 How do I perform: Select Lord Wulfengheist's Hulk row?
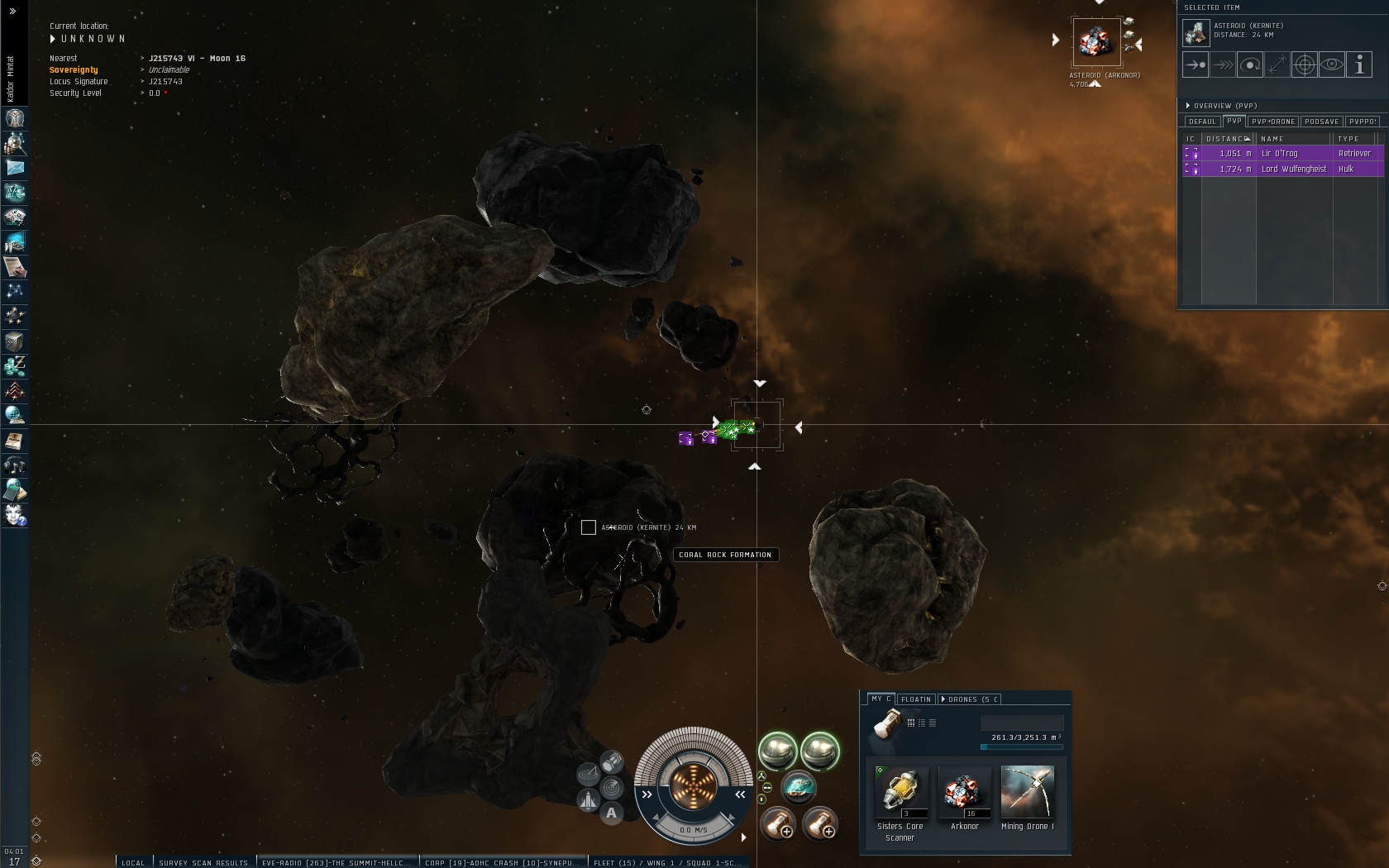pos(1283,169)
